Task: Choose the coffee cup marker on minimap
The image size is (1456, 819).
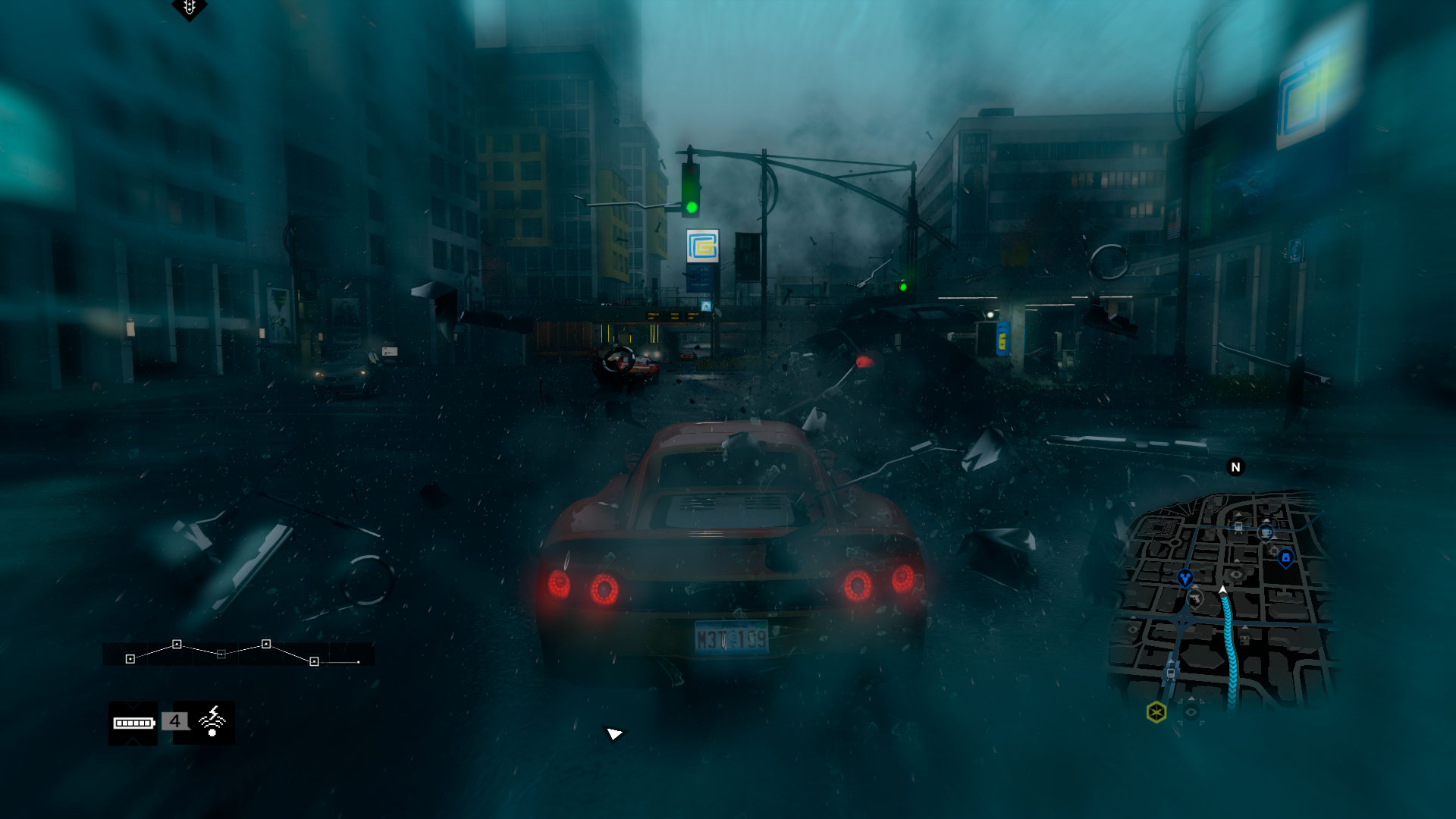Action: (1266, 532)
